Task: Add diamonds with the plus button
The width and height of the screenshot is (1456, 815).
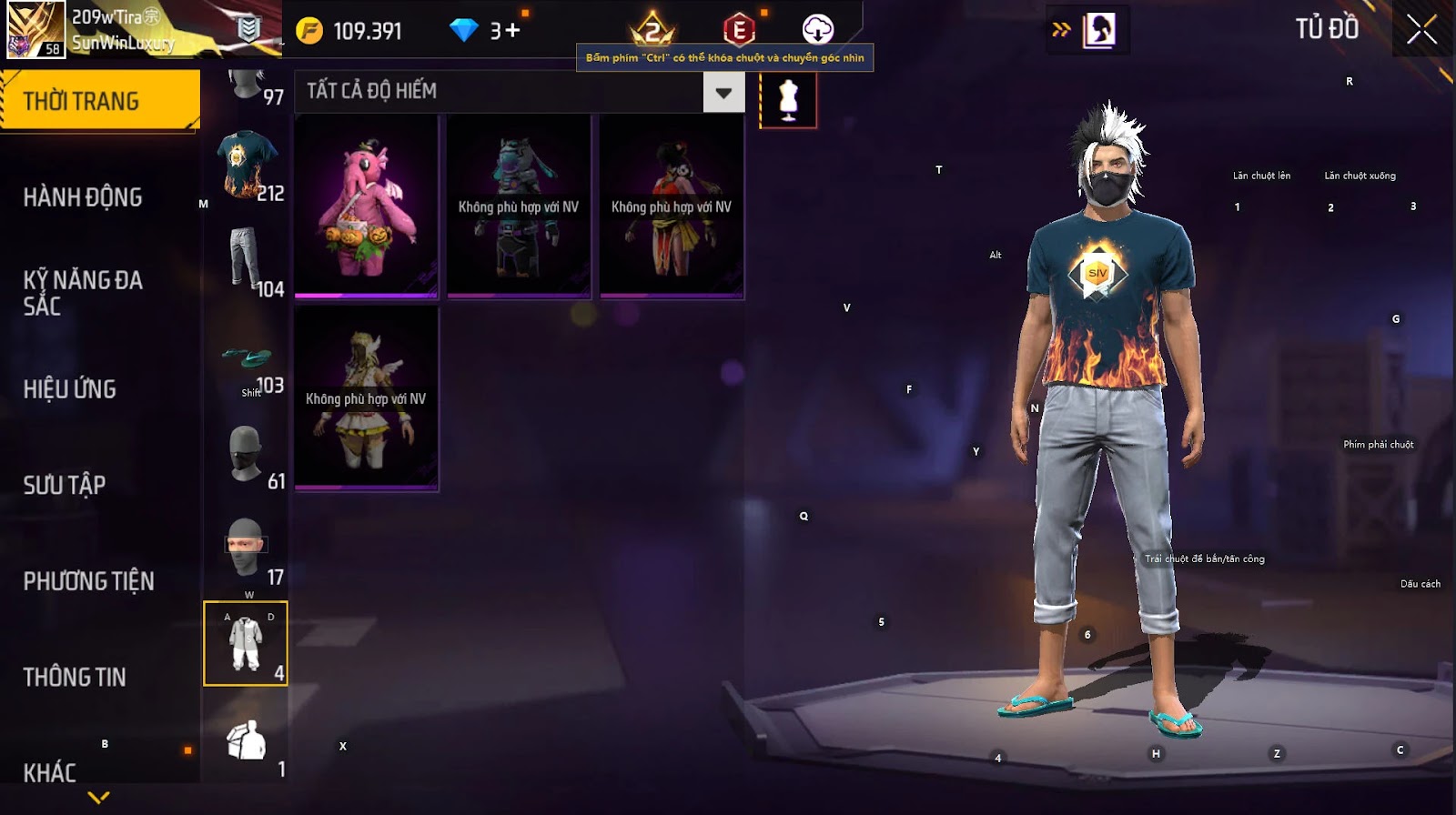Action: [512, 31]
